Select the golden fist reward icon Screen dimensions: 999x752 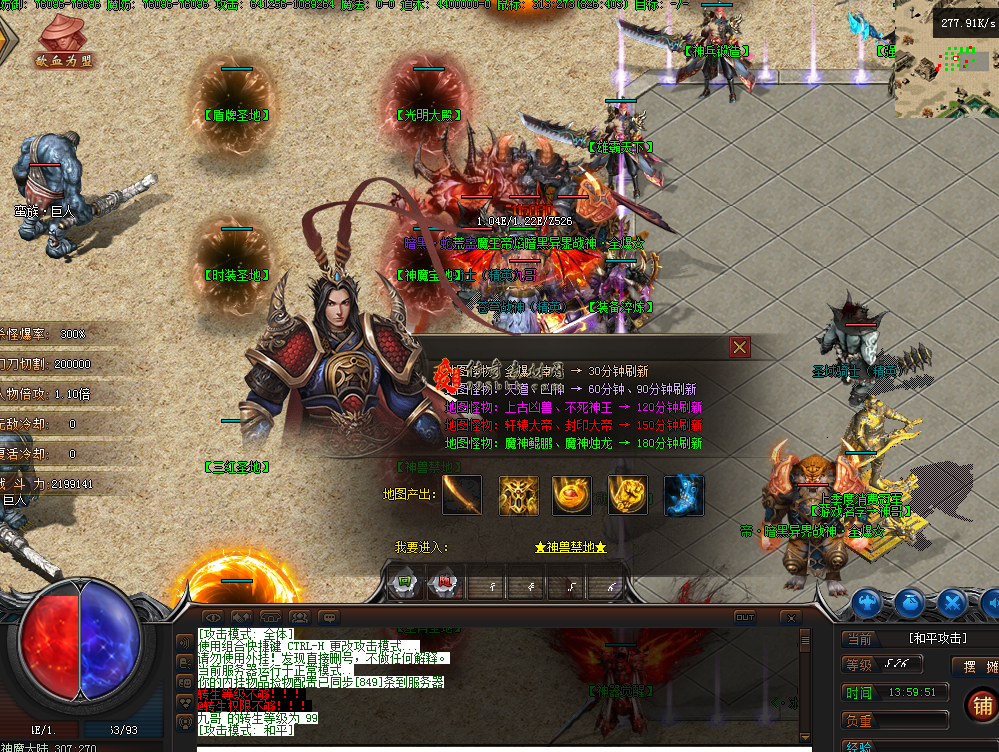628,495
